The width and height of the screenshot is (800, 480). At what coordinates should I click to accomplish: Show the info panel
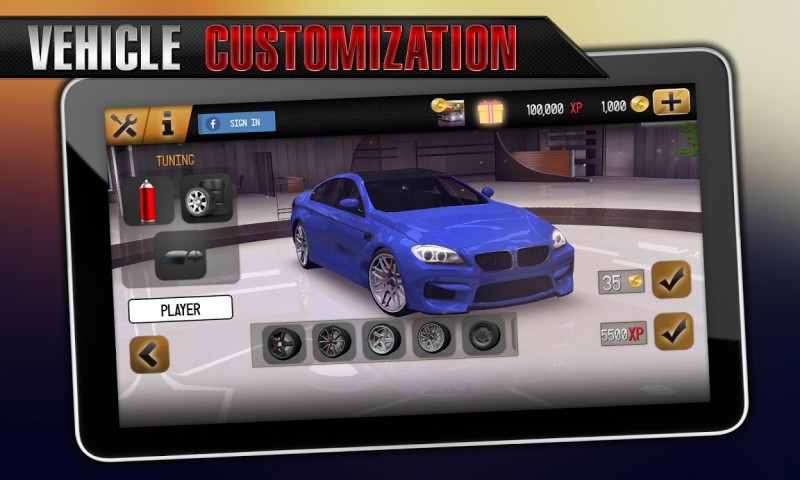pos(167,124)
